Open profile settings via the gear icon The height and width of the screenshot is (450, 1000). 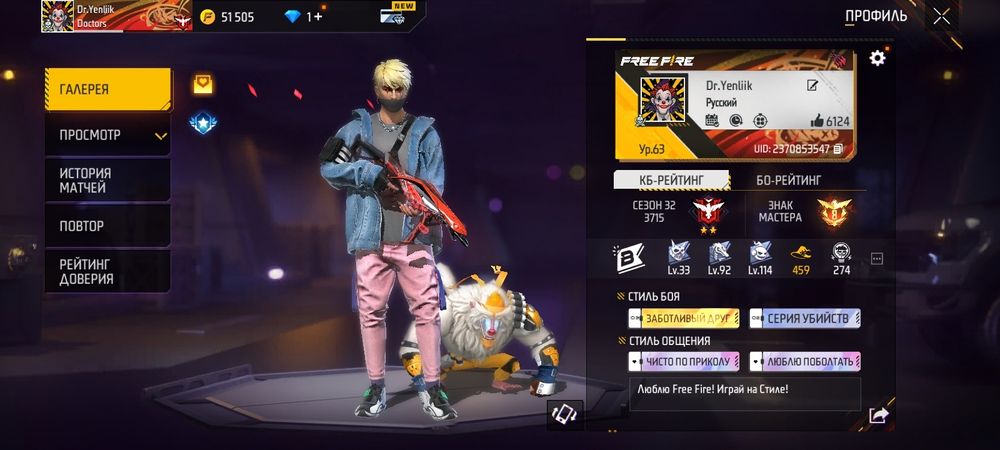(877, 58)
